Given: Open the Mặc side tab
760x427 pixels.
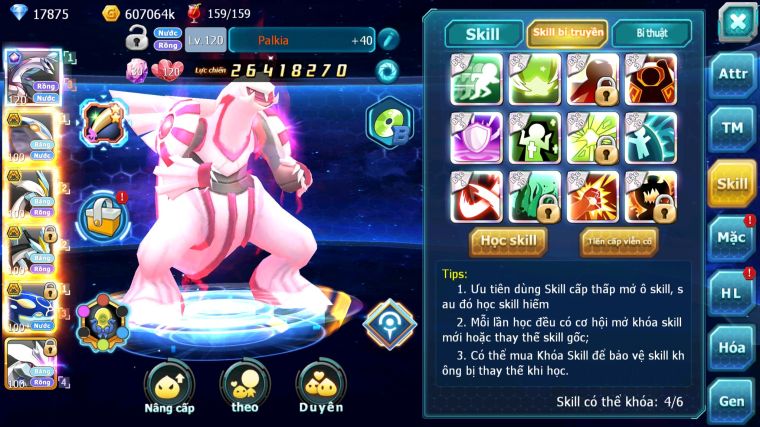Looking at the screenshot, I should pyautogui.click(x=732, y=238).
